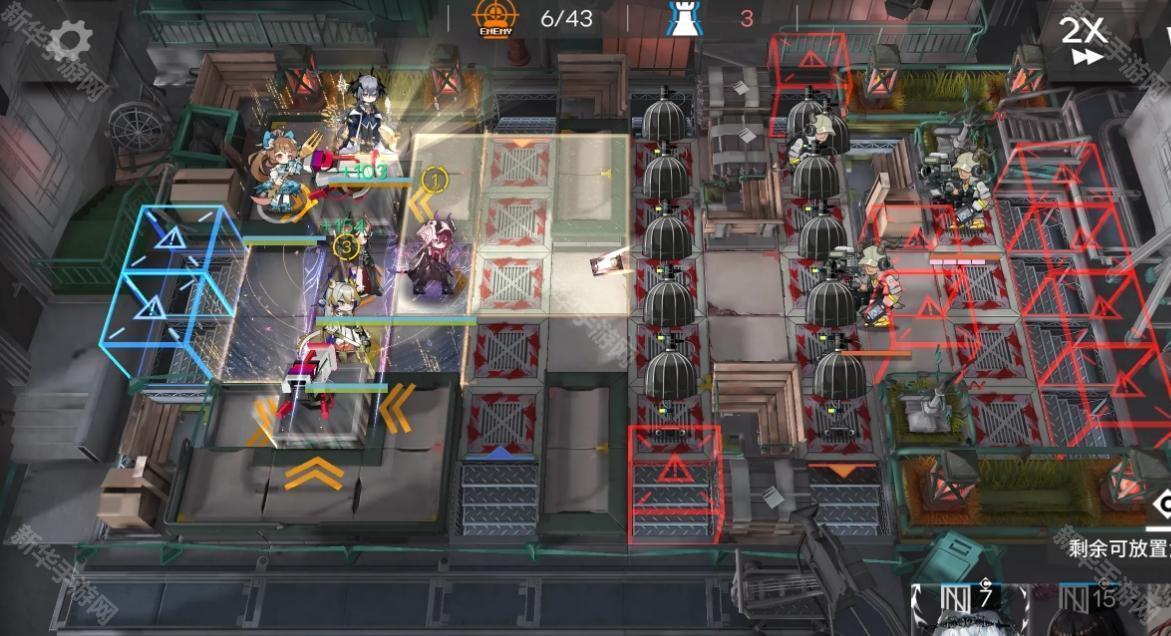Open the settings gear menu
The image size is (1171, 636).
(69, 40)
